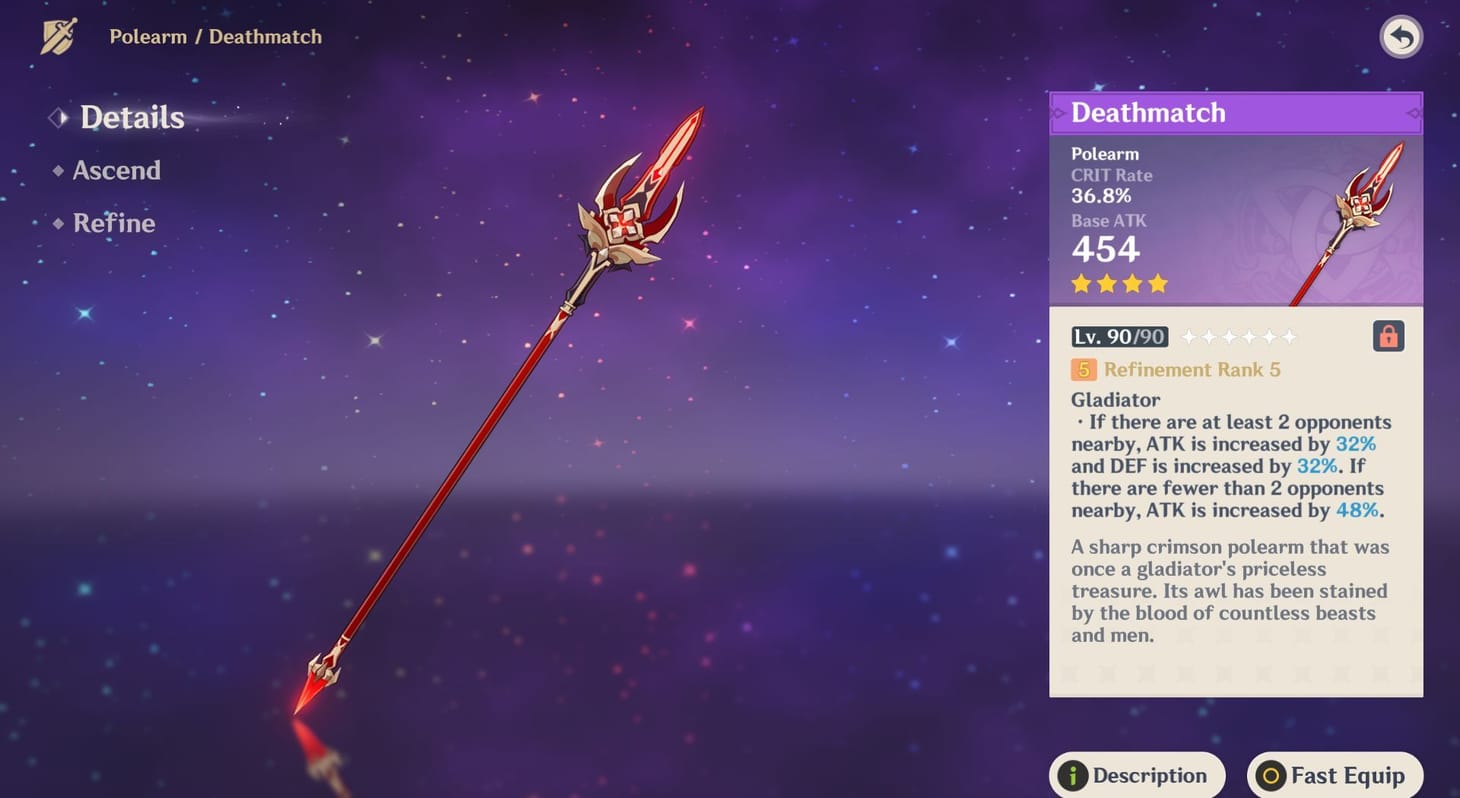Screen dimensions: 1460x798
Task: Toggle the weapon lock icon
Action: 1388,336
